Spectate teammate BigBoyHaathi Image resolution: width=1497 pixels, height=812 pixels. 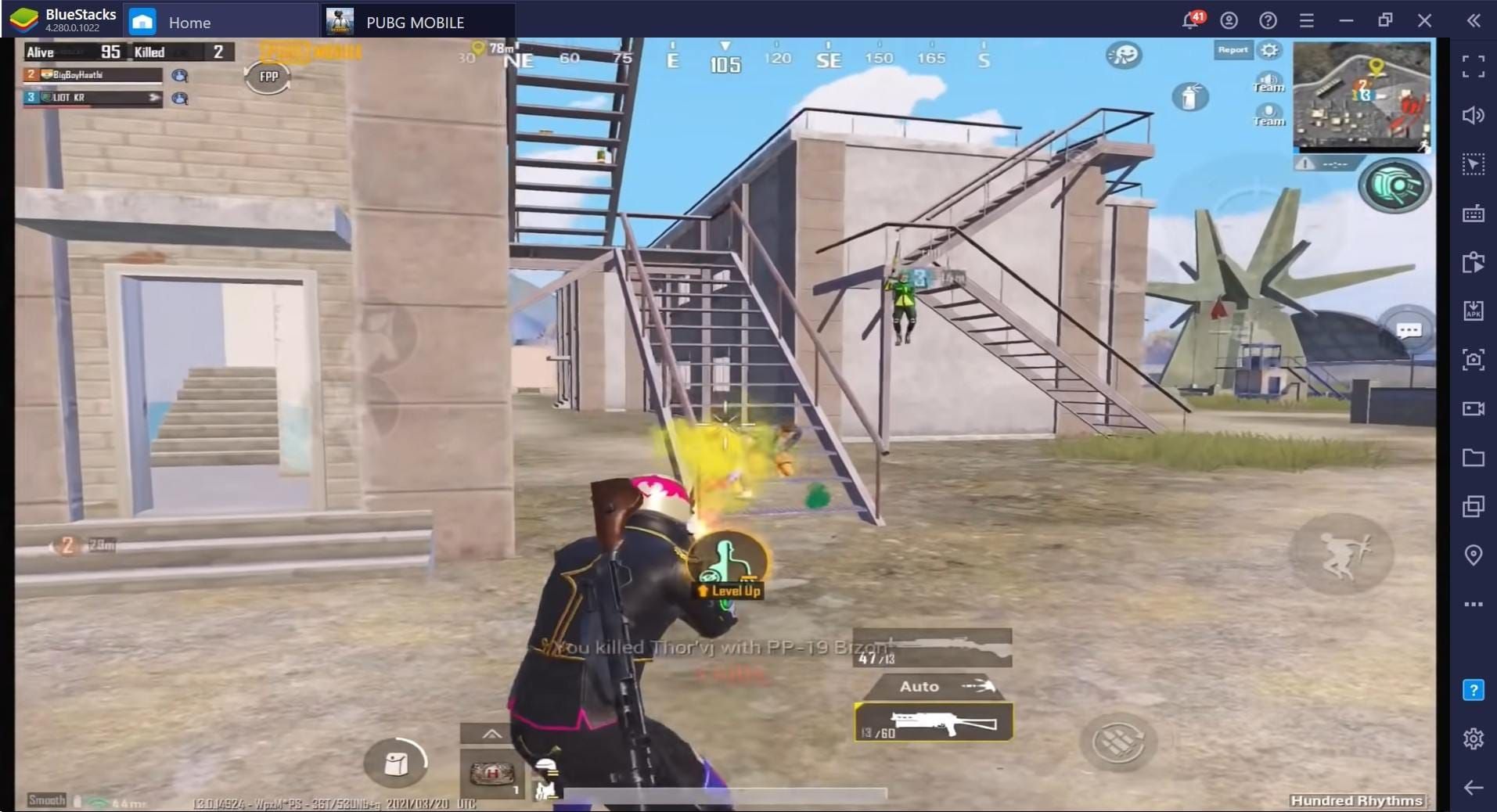(x=178, y=74)
